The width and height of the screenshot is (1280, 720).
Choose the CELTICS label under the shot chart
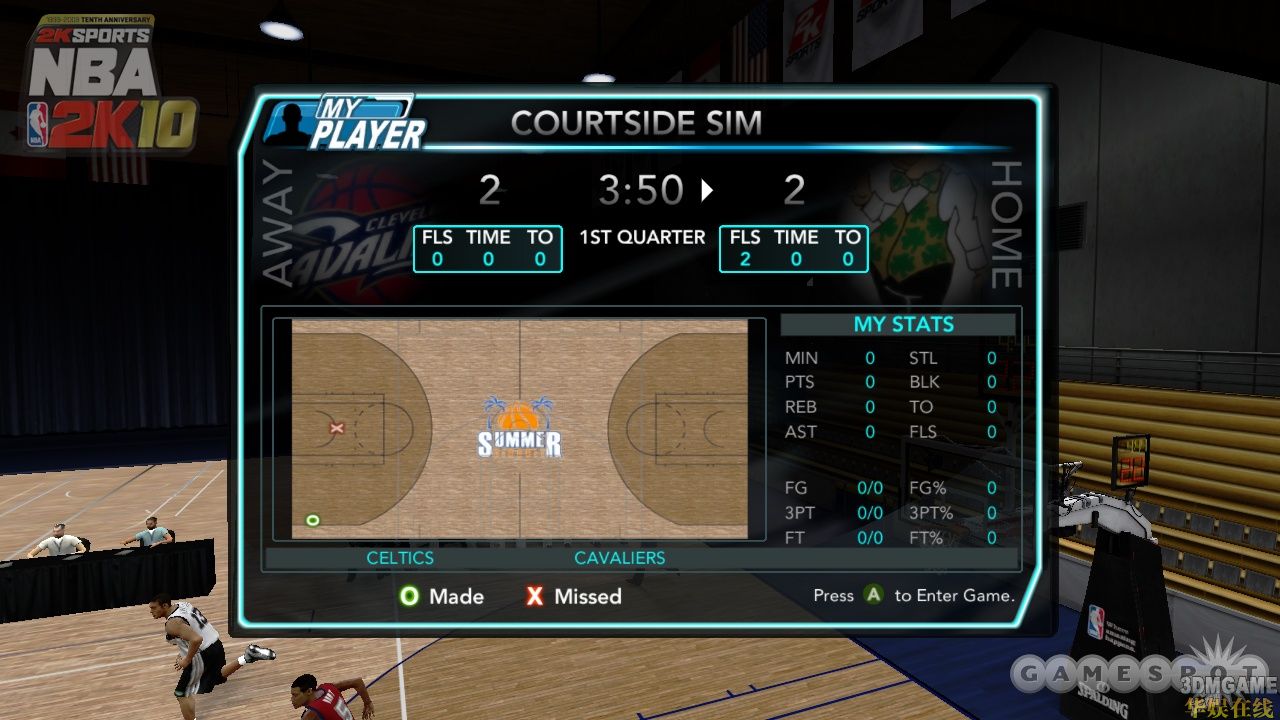point(400,558)
